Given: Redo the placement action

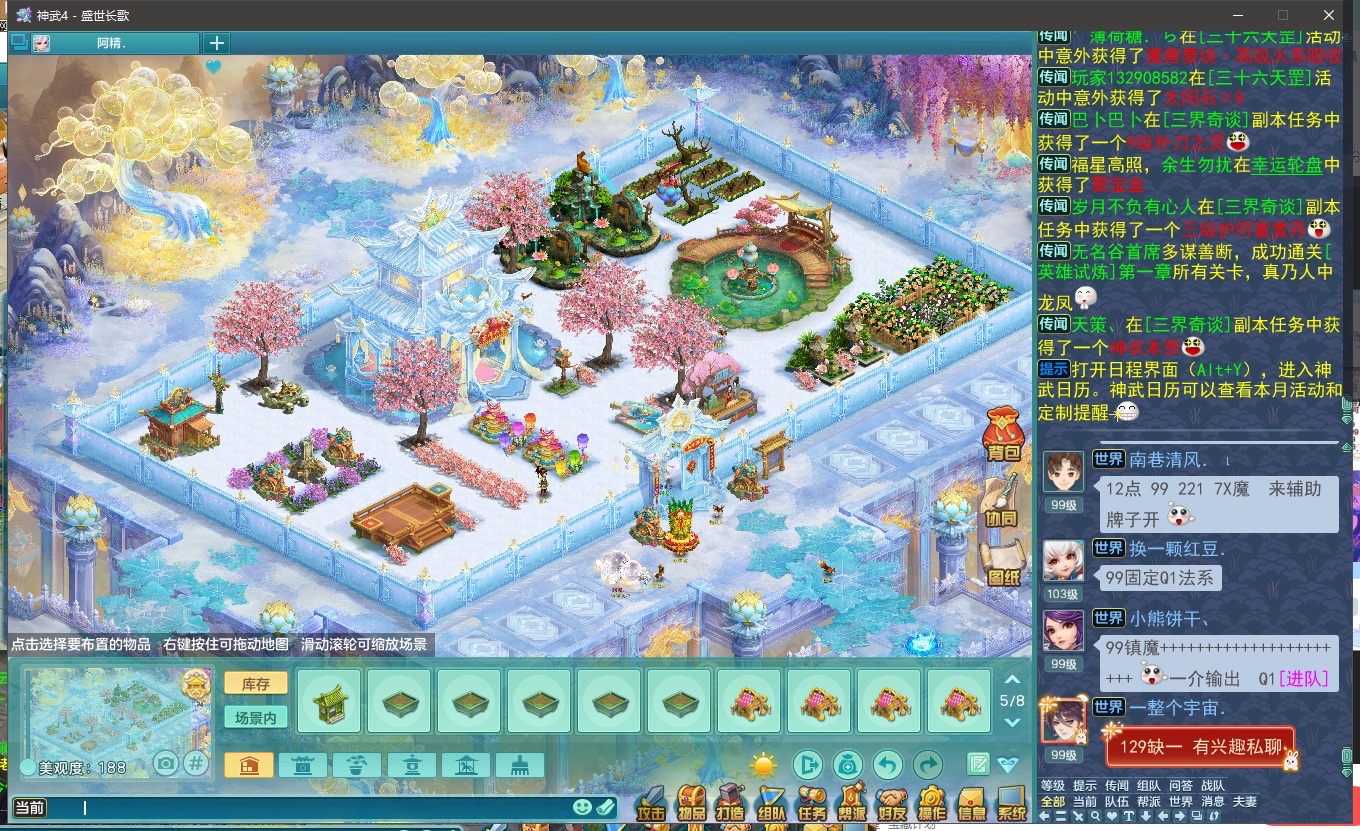Looking at the screenshot, I should 928,766.
